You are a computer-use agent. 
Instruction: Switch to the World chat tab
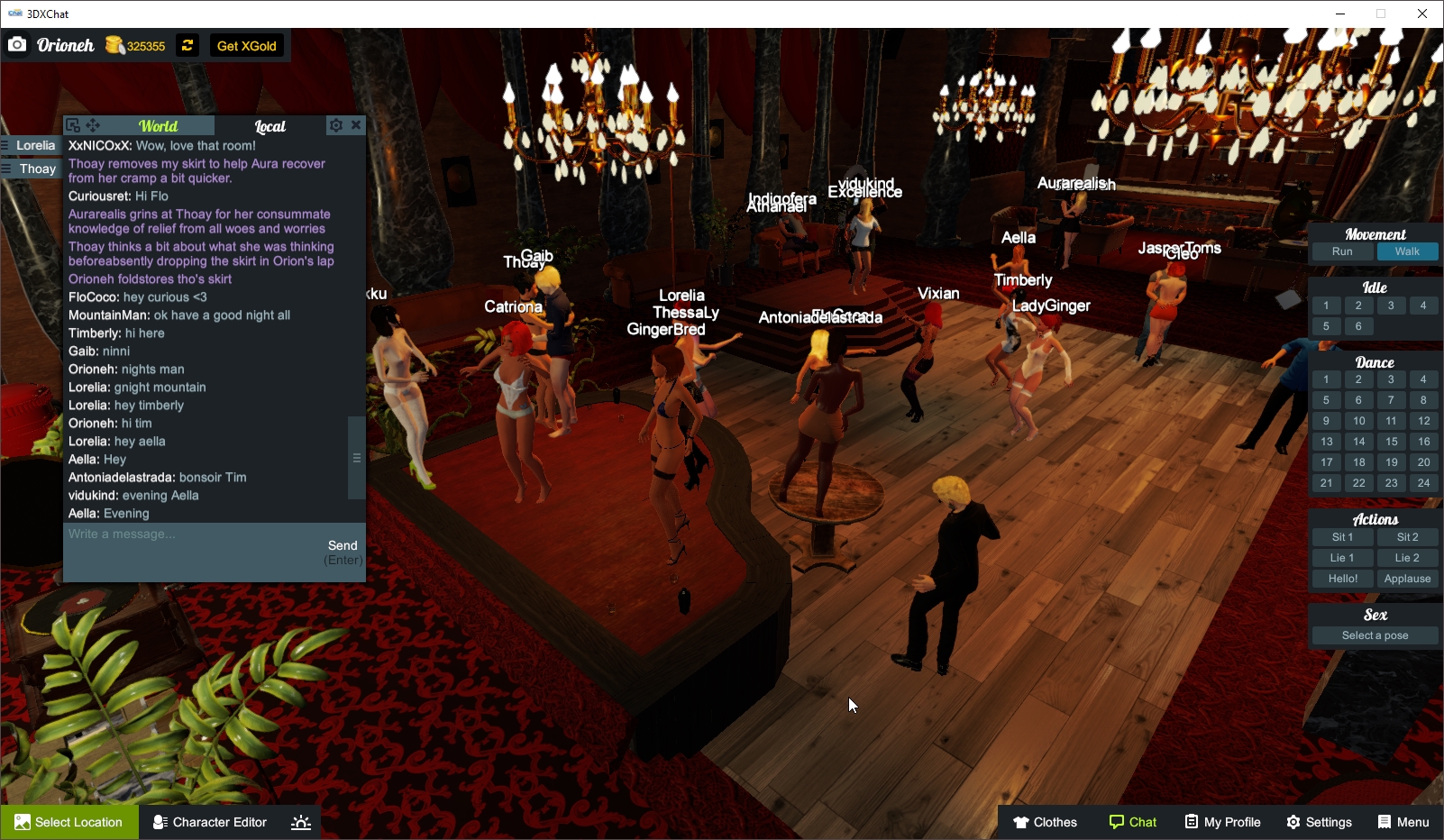click(x=158, y=124)
